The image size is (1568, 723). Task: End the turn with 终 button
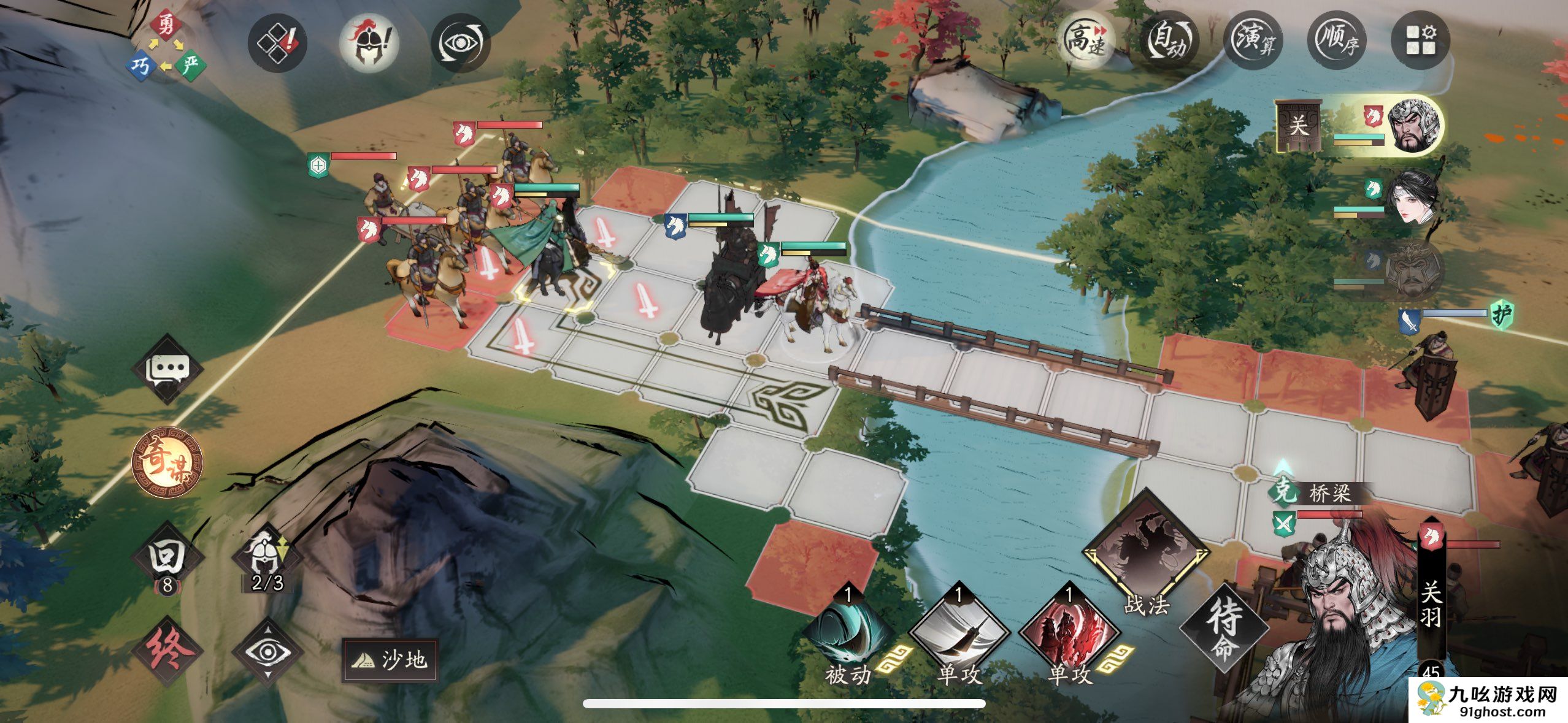[167, 651]
